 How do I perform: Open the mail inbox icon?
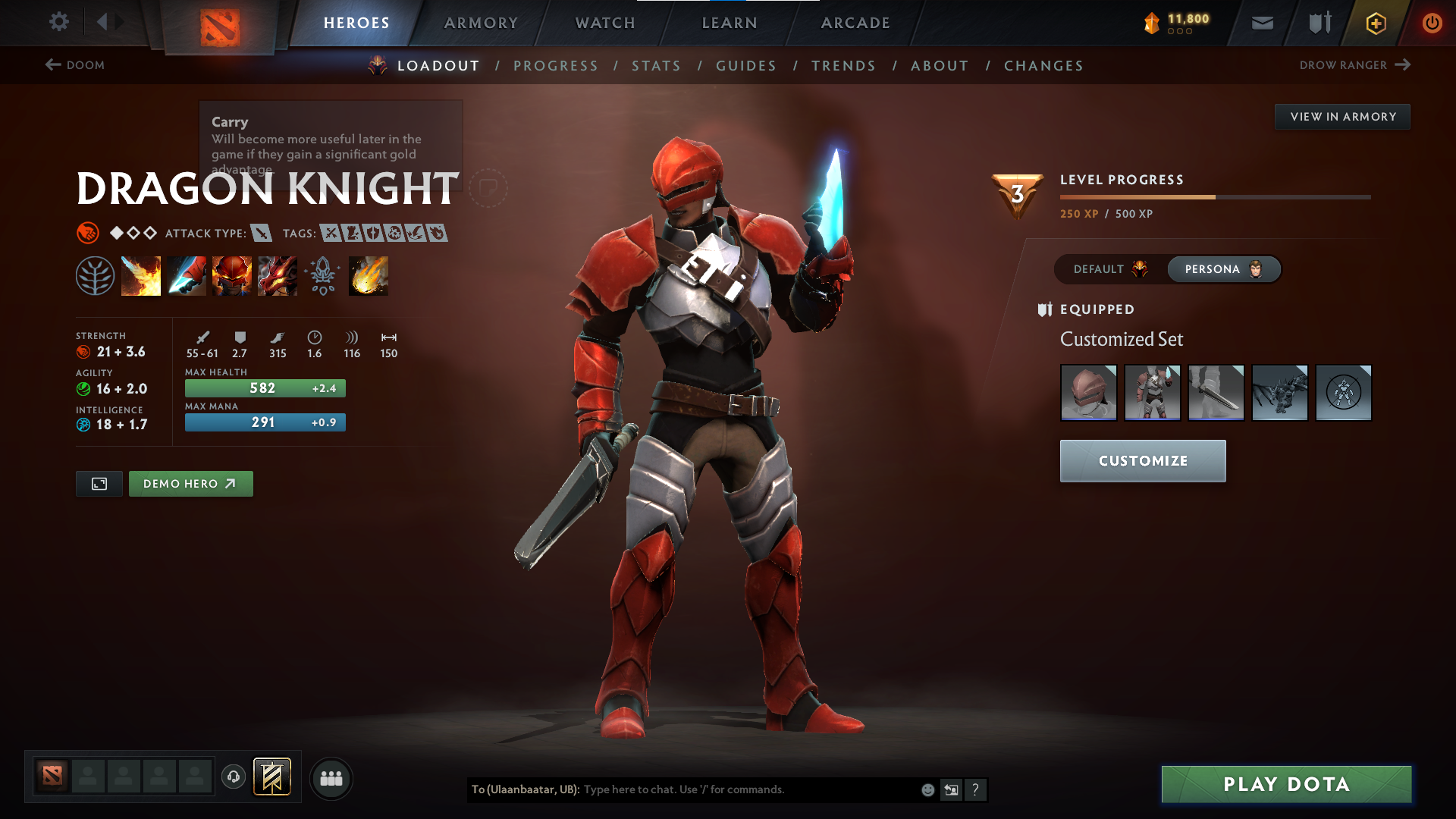point(1262,23)
